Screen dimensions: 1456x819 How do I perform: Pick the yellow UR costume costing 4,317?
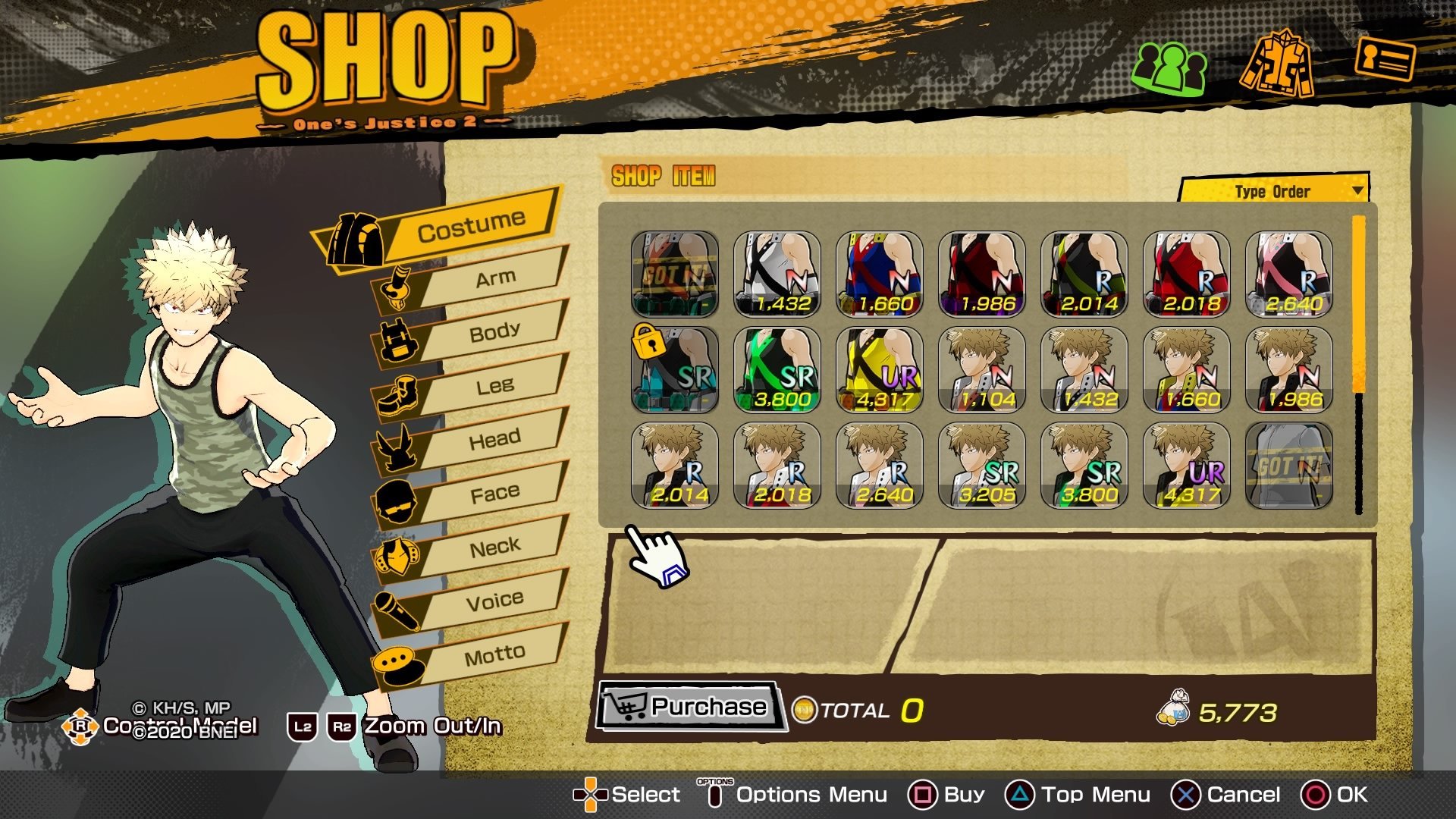(x=880, y=370)
